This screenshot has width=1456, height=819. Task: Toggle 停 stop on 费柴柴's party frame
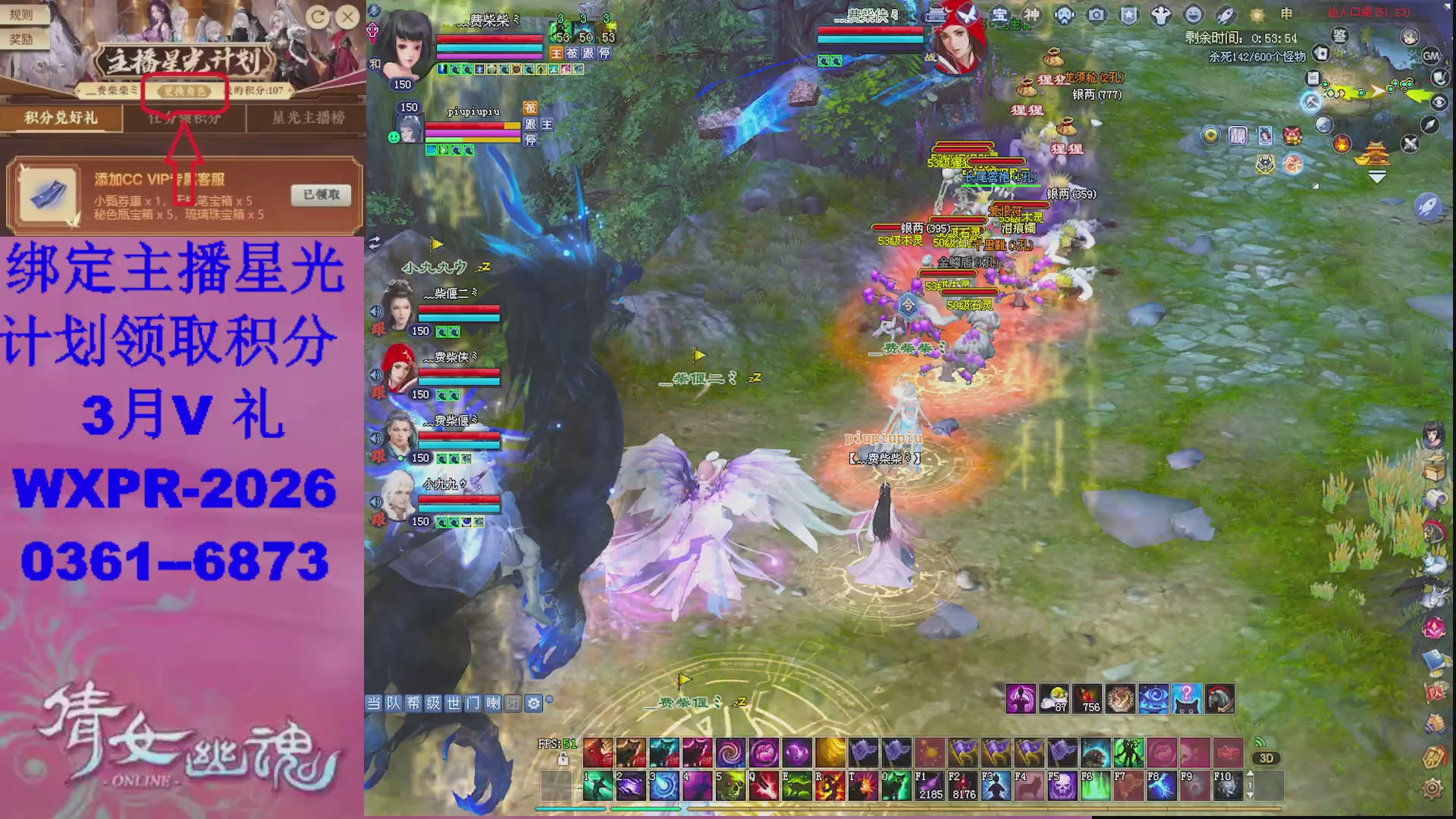605,53
